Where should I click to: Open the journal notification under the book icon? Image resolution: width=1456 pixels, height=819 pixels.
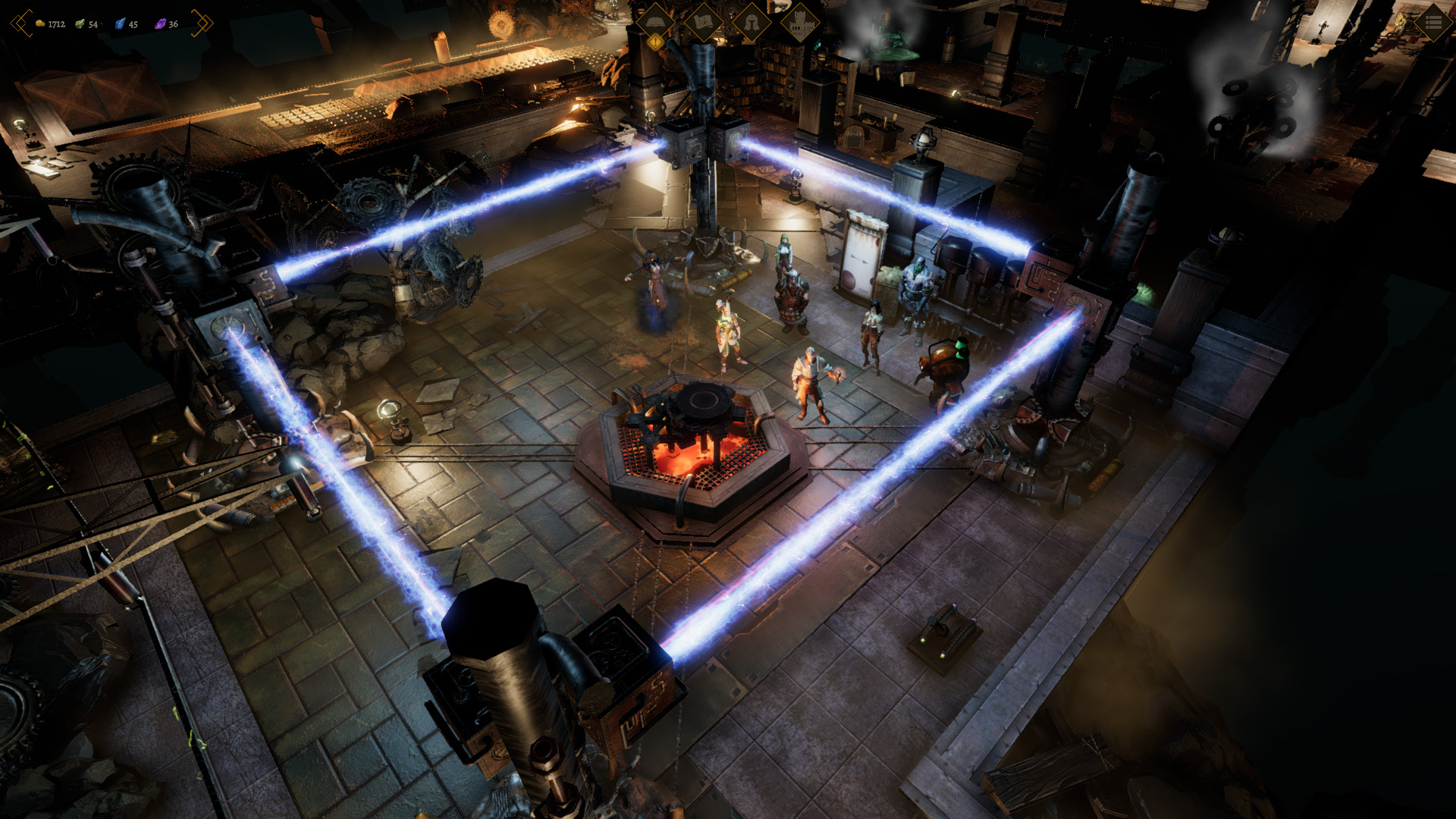tap(655, 43)
